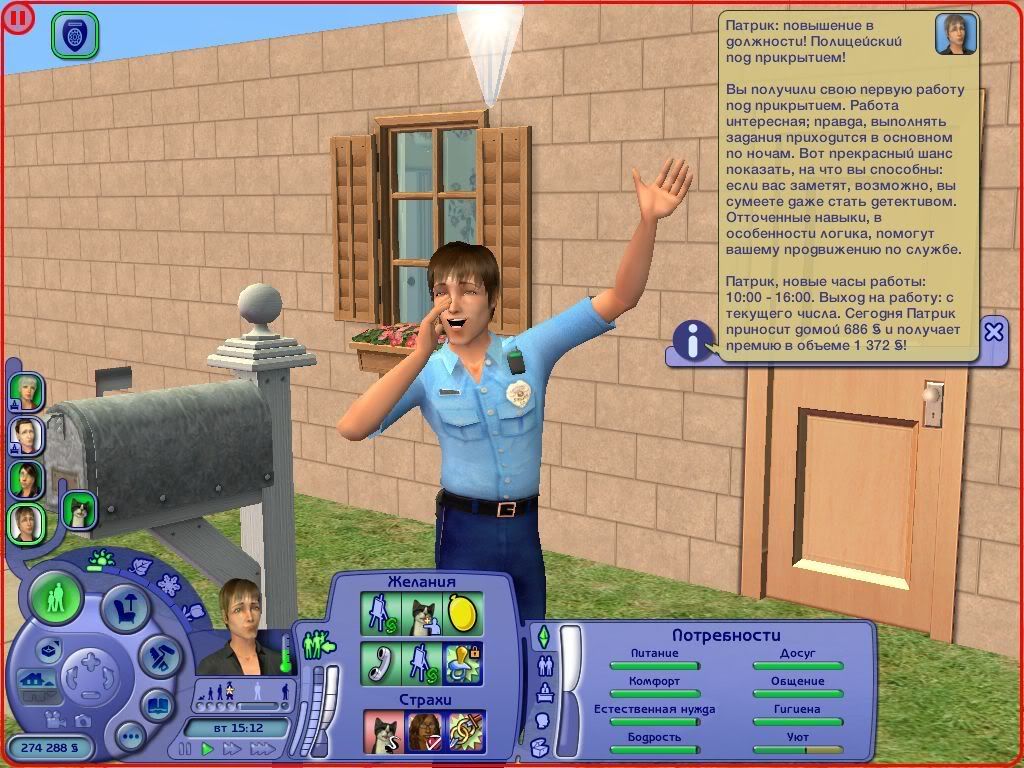Set game to normal play speed
The width and height of the screenshot is (1024, 768).
pos(208,748)
